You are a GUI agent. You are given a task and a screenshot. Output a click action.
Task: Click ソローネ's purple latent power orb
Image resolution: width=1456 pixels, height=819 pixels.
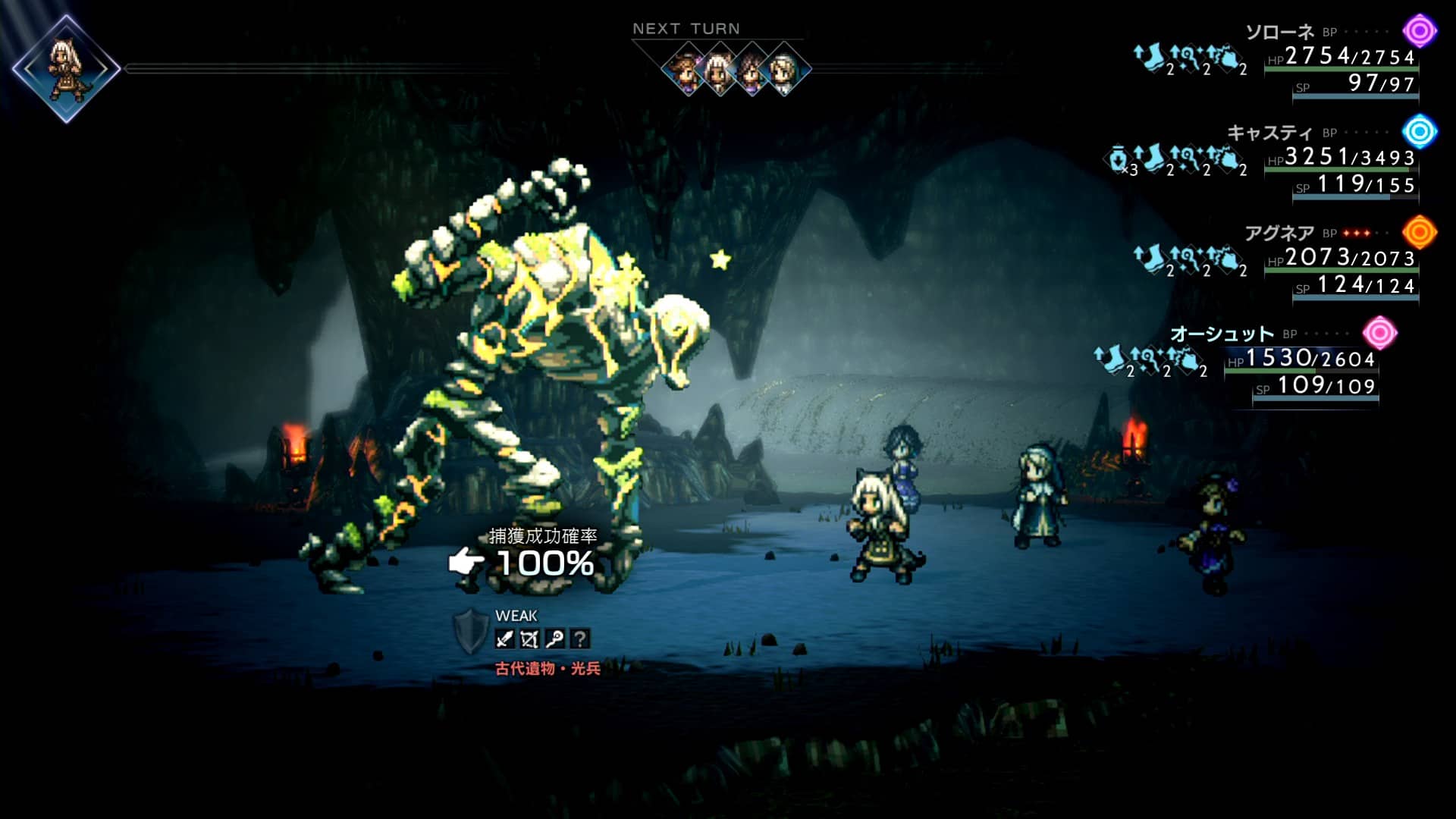(x=1419, y=31)
